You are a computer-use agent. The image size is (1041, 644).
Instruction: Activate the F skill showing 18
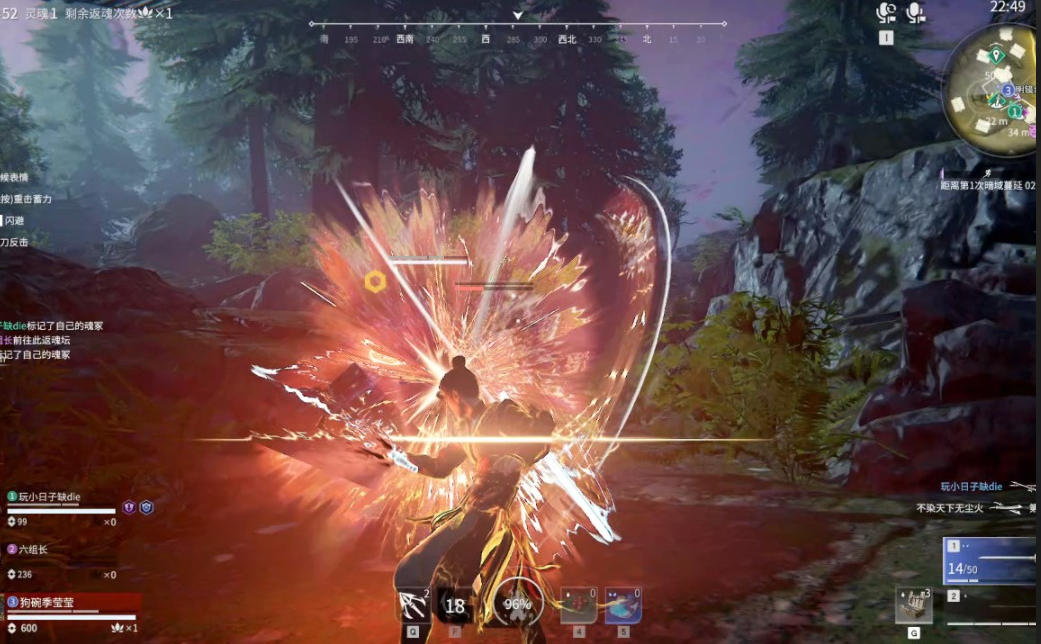click(455, 605)
